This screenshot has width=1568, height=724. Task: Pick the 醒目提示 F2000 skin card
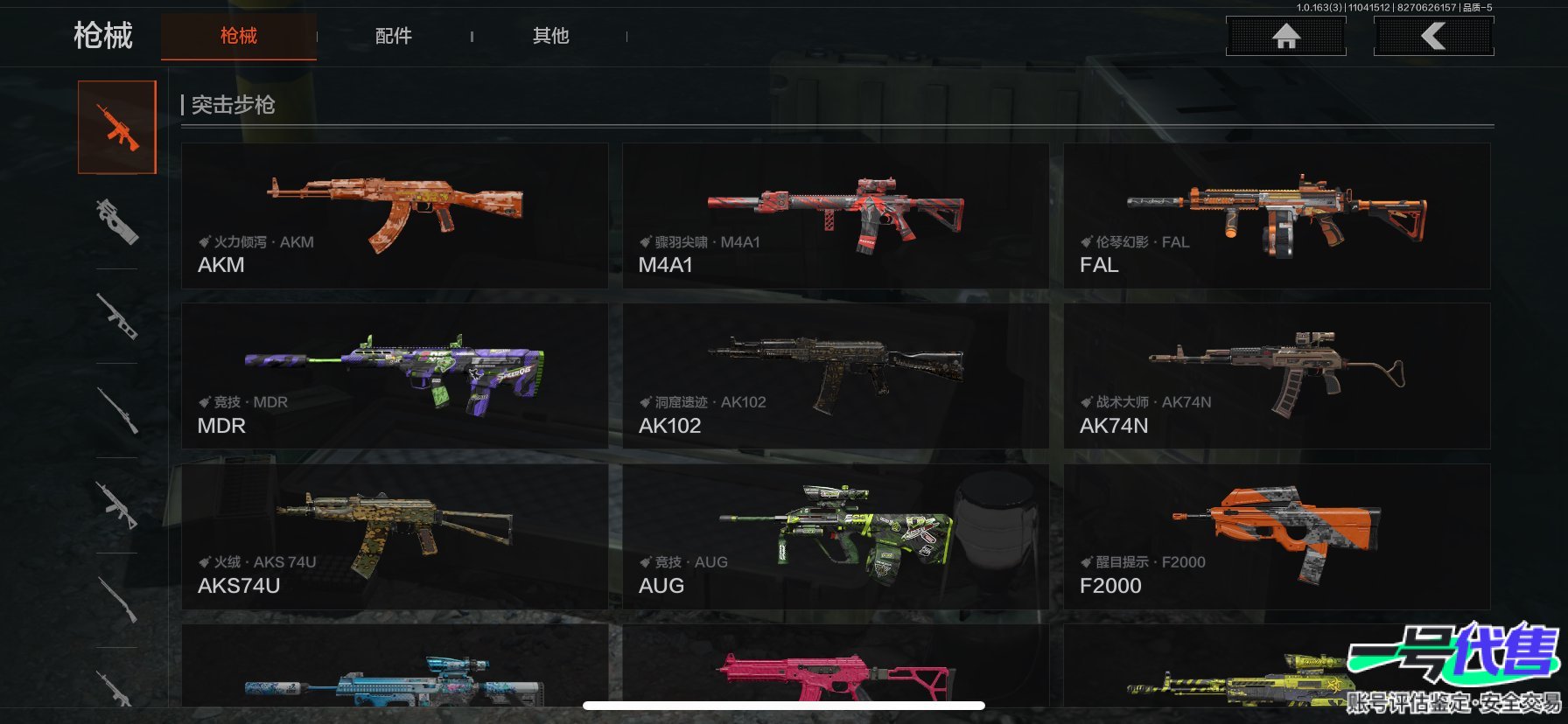1277,536
